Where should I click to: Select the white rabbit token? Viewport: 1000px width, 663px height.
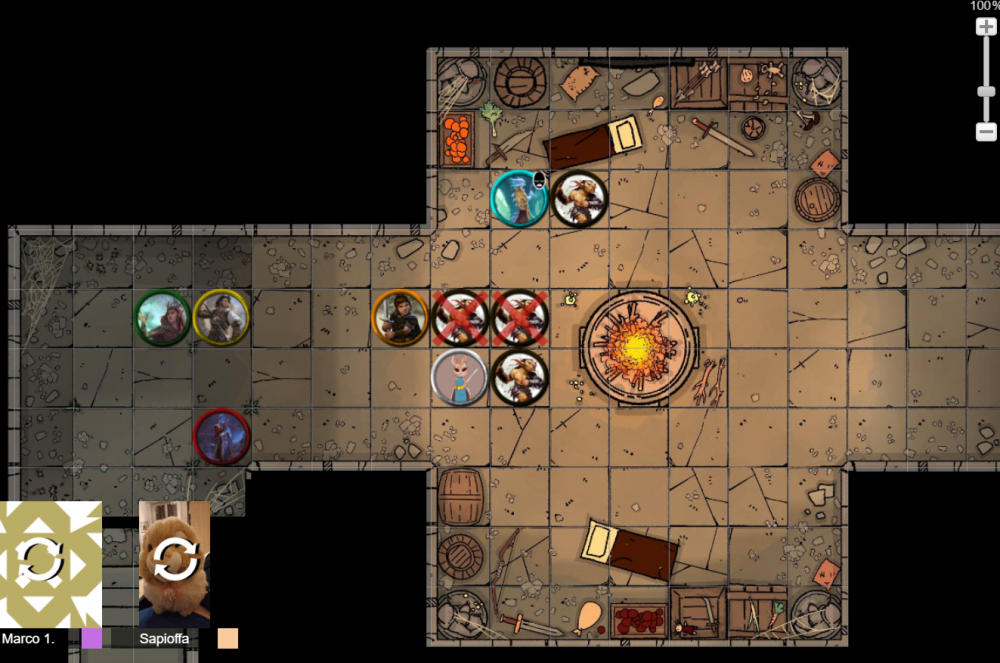pos(459,378)
